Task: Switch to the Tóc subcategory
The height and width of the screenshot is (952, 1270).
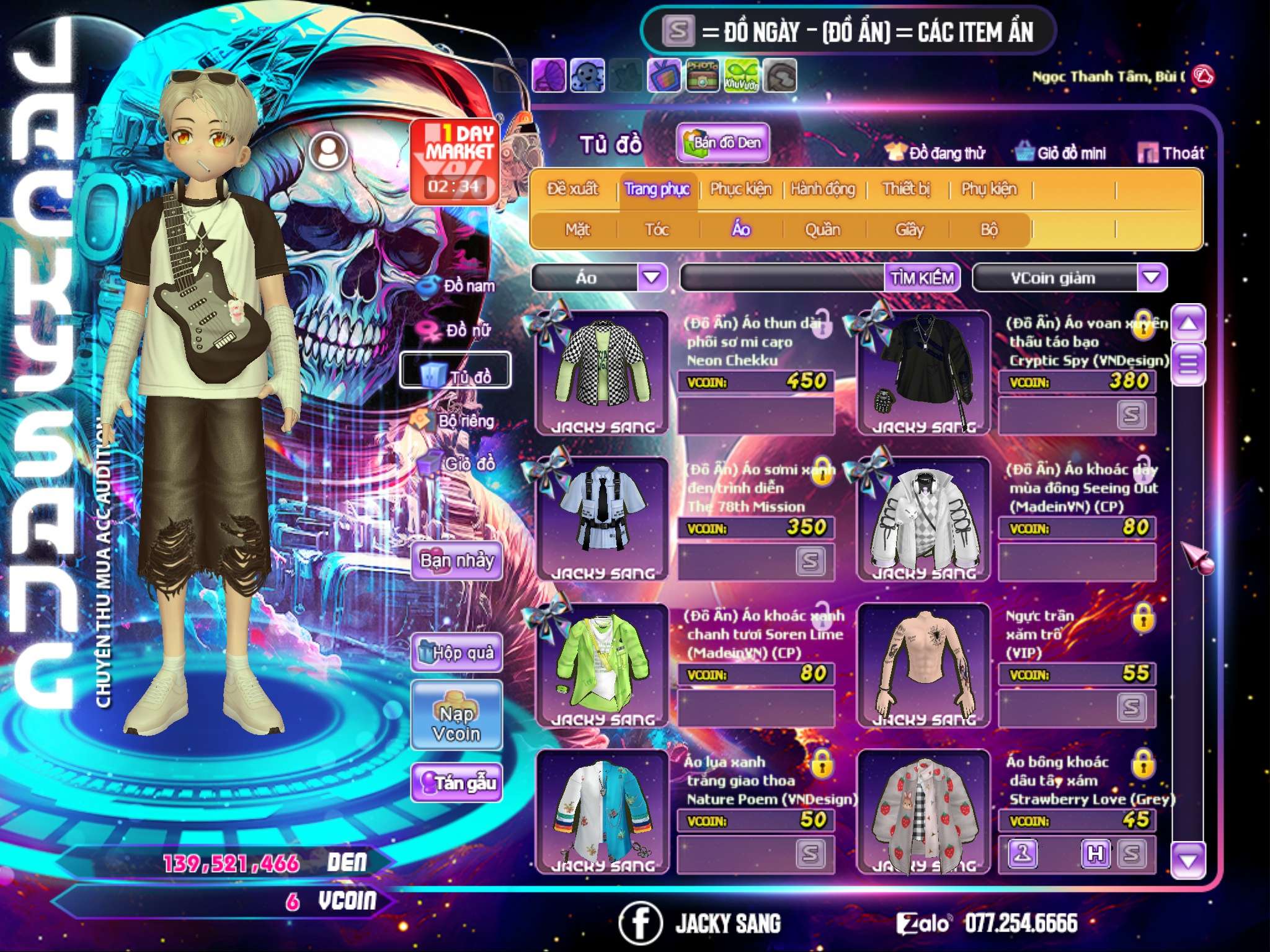Action: (657, 230)
